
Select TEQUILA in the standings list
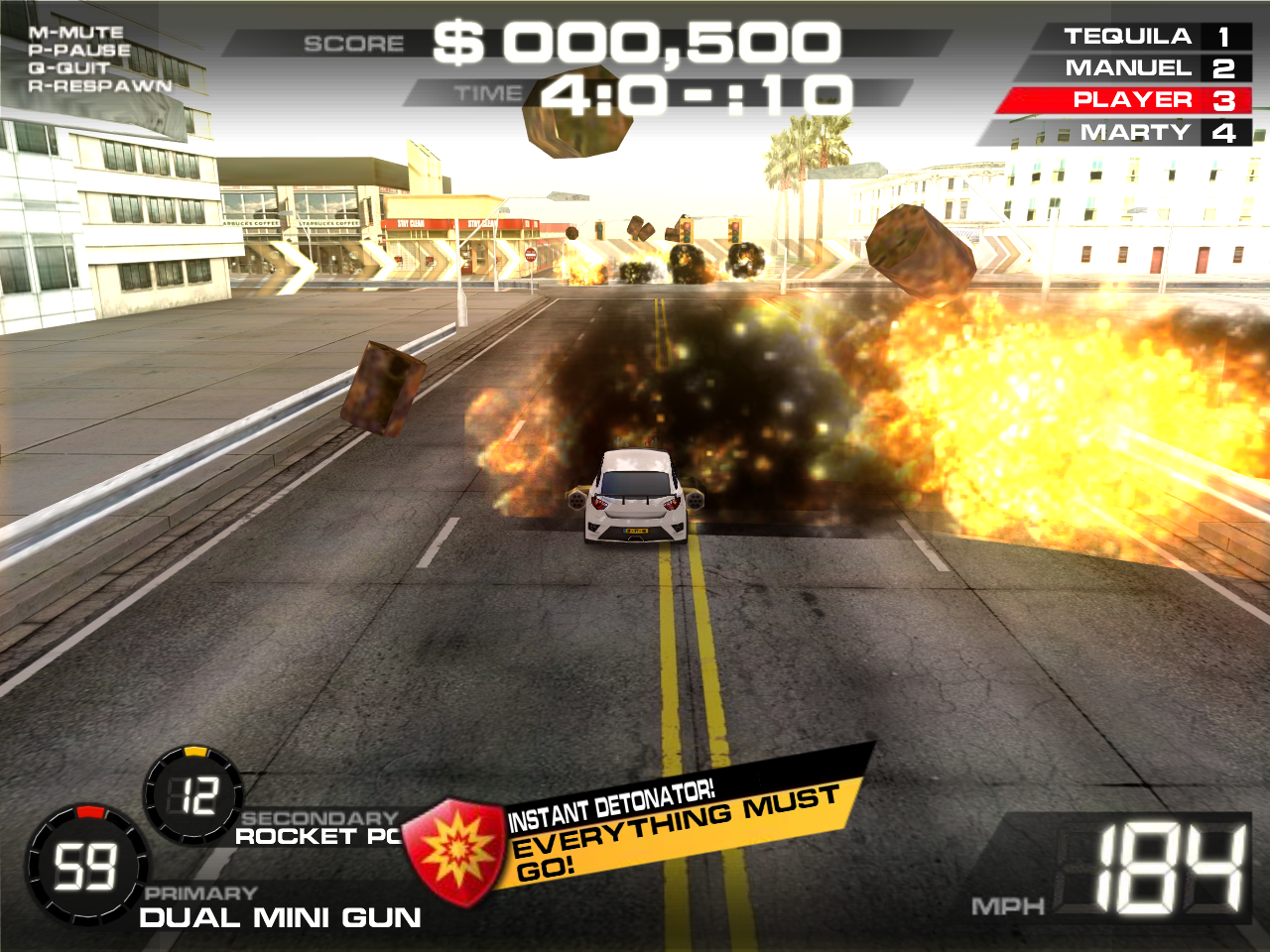click(x=1129, y=35)
